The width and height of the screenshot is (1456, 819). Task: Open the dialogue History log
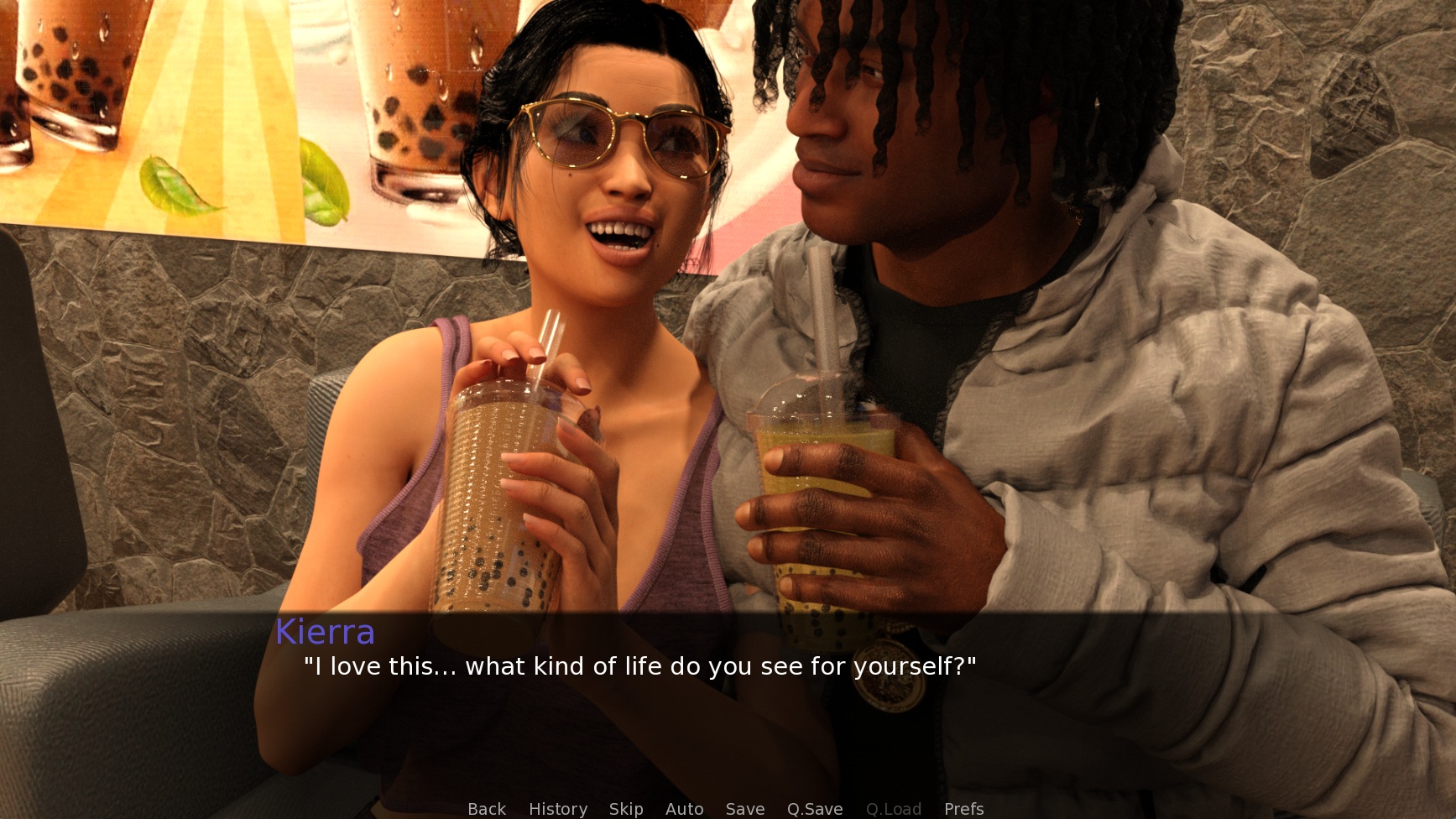558,809
